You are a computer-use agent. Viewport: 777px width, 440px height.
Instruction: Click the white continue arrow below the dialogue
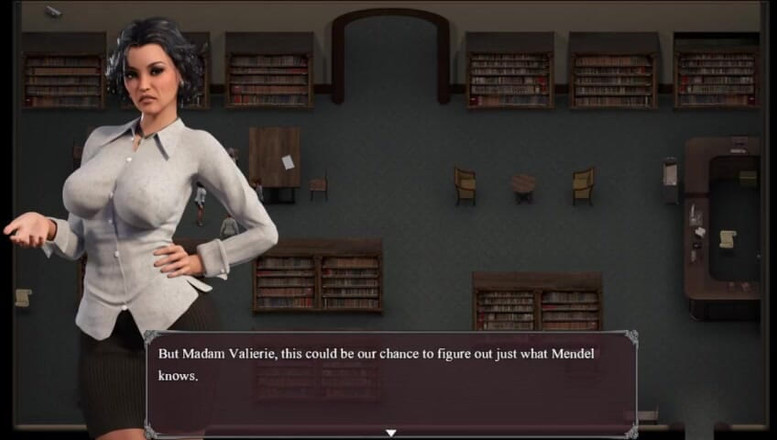point(391,433)
